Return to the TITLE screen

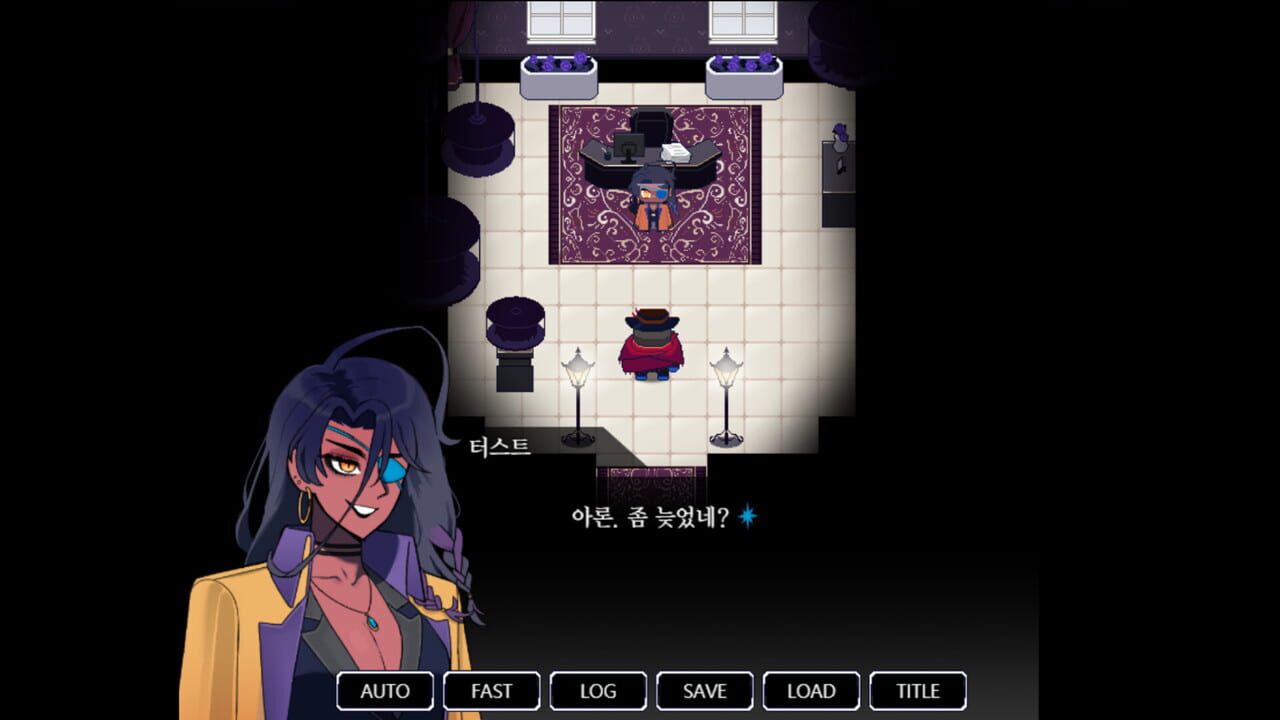tap(917, 691)
